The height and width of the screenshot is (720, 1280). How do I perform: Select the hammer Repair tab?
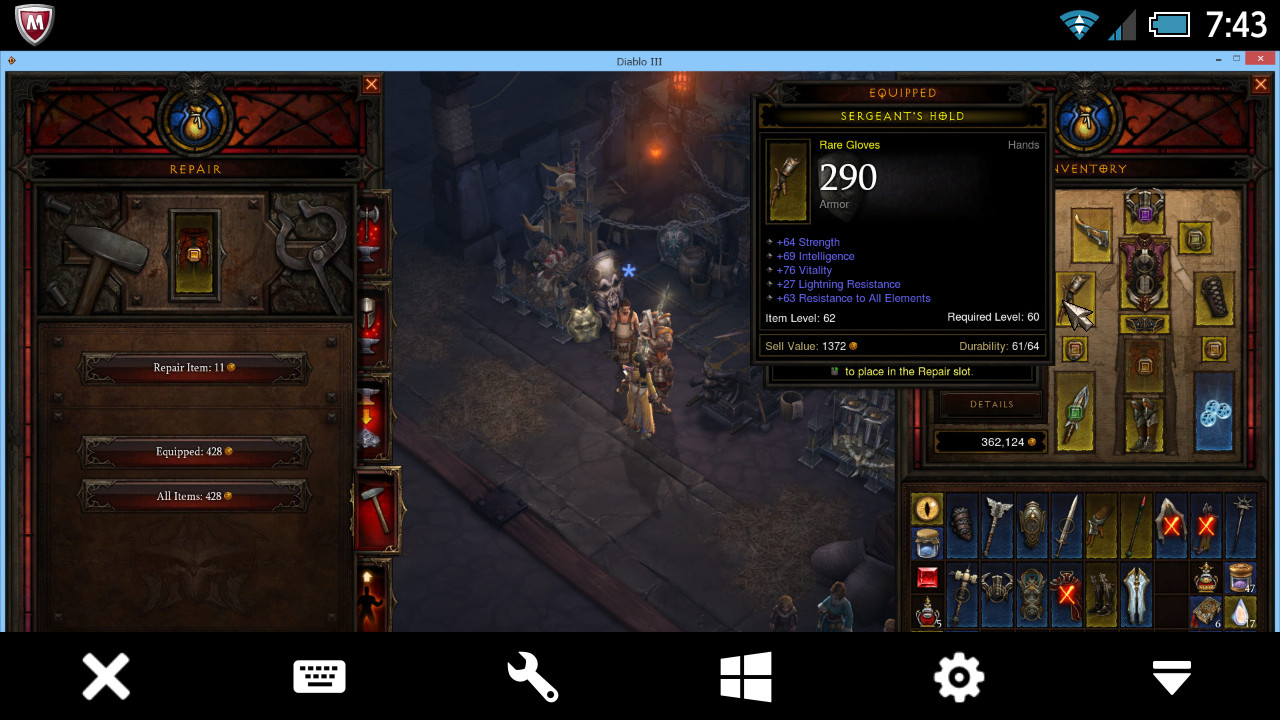pyautogui.click(x=377, y=510)
